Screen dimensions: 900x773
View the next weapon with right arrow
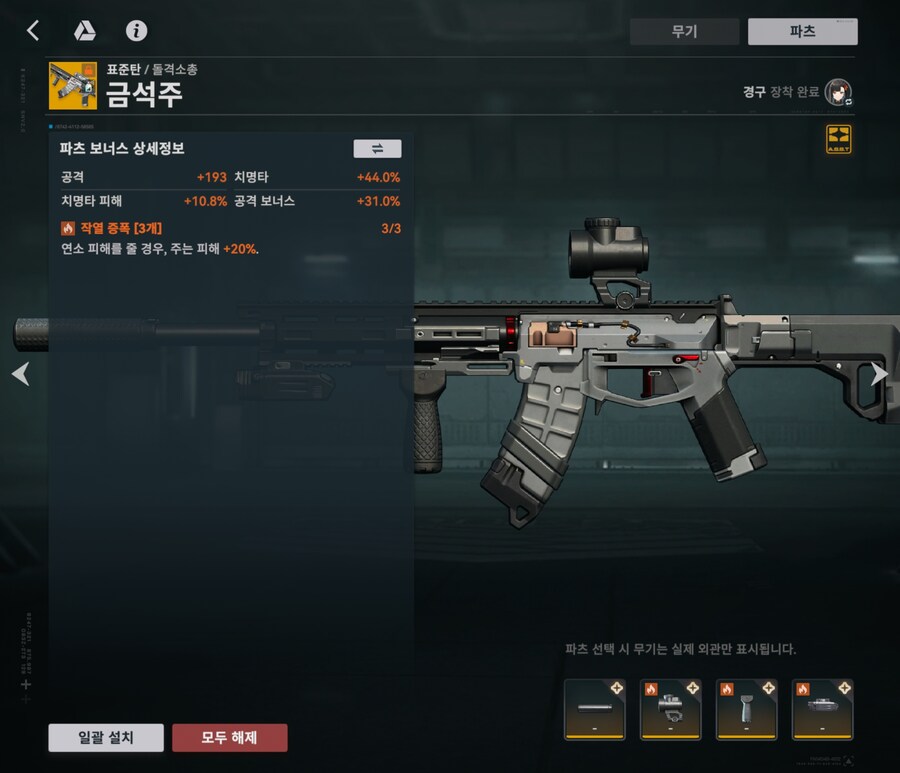pyautogui.click(x=879, y=374)
